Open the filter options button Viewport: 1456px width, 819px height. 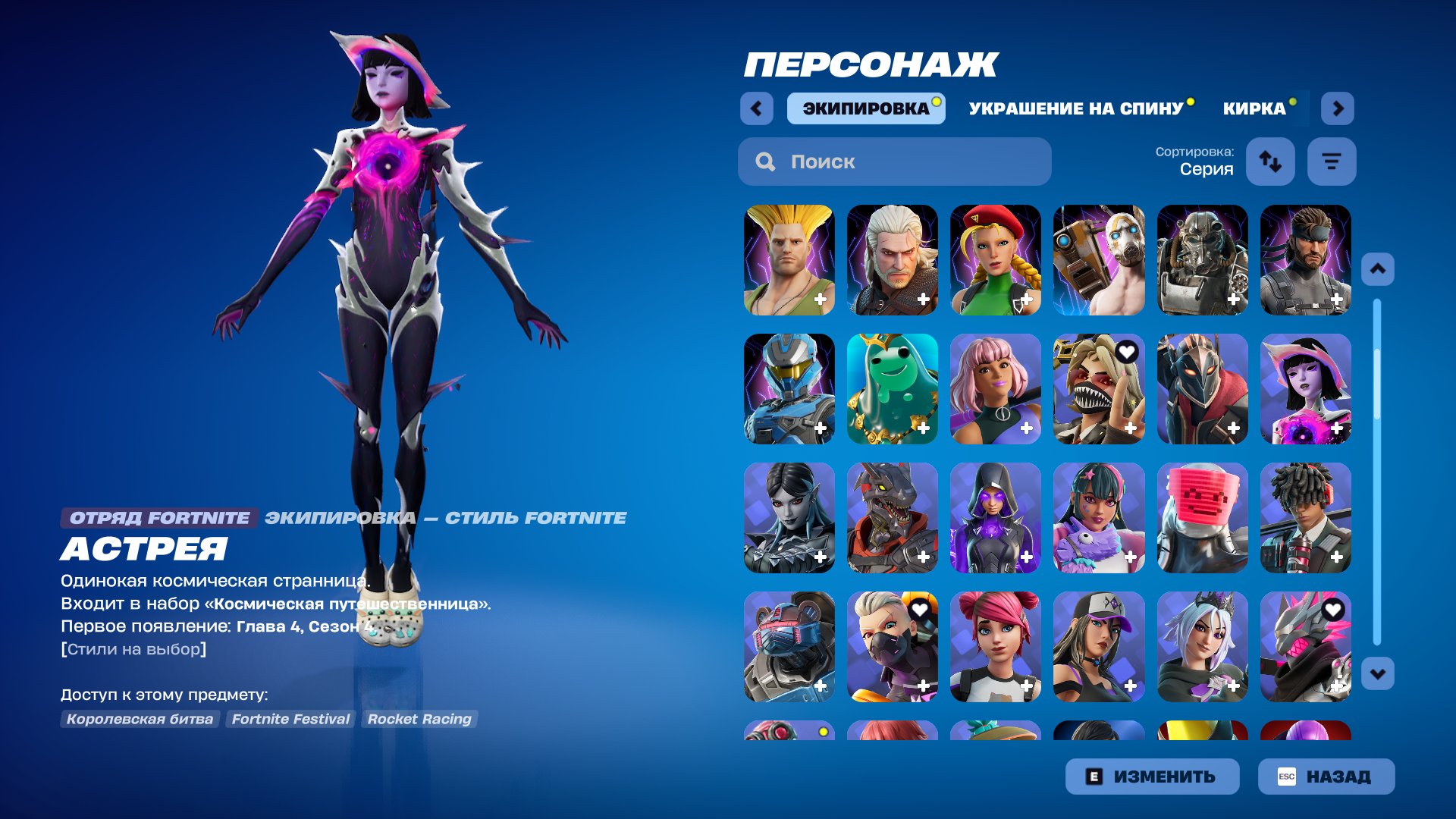(1332, 162)
